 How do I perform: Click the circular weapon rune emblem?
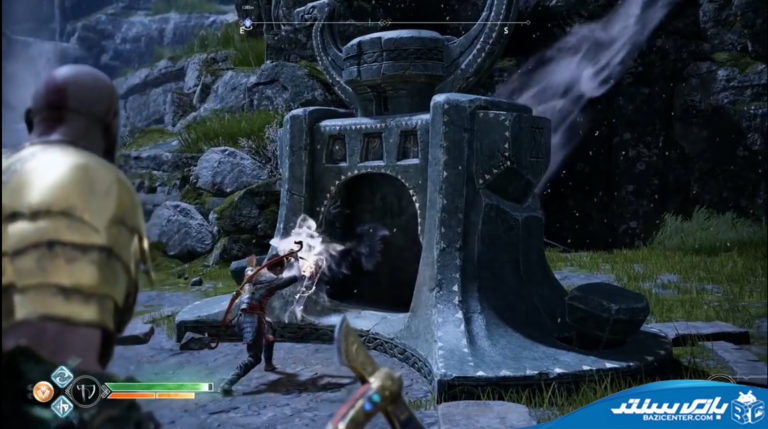pos(86,390)
